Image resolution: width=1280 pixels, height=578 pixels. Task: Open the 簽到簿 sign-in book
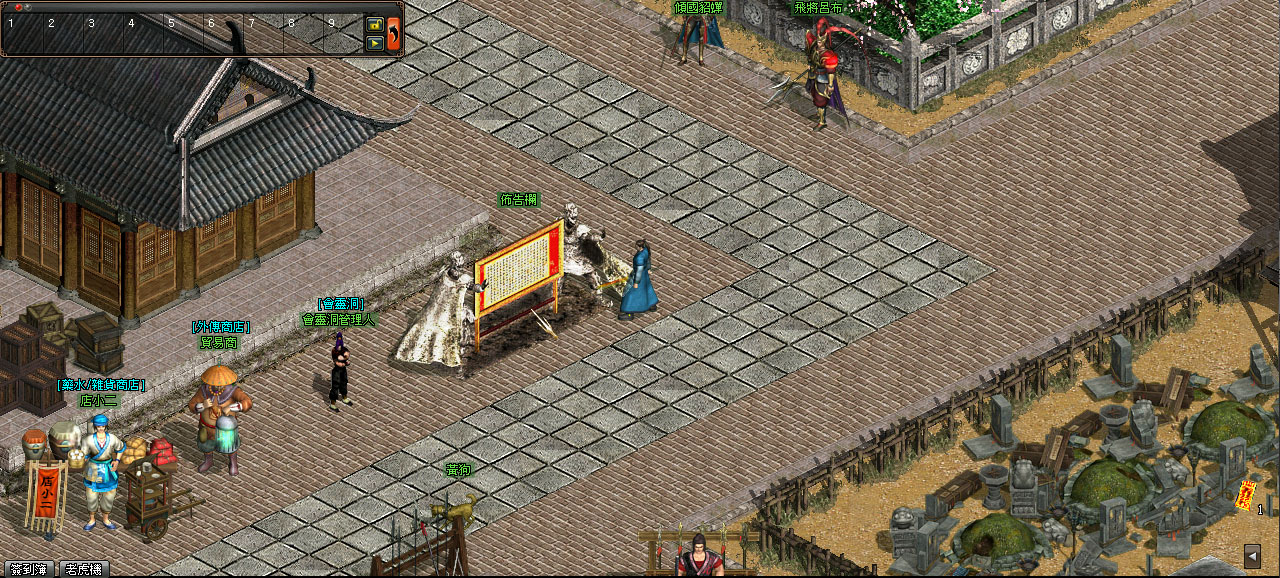pos(28,569)
